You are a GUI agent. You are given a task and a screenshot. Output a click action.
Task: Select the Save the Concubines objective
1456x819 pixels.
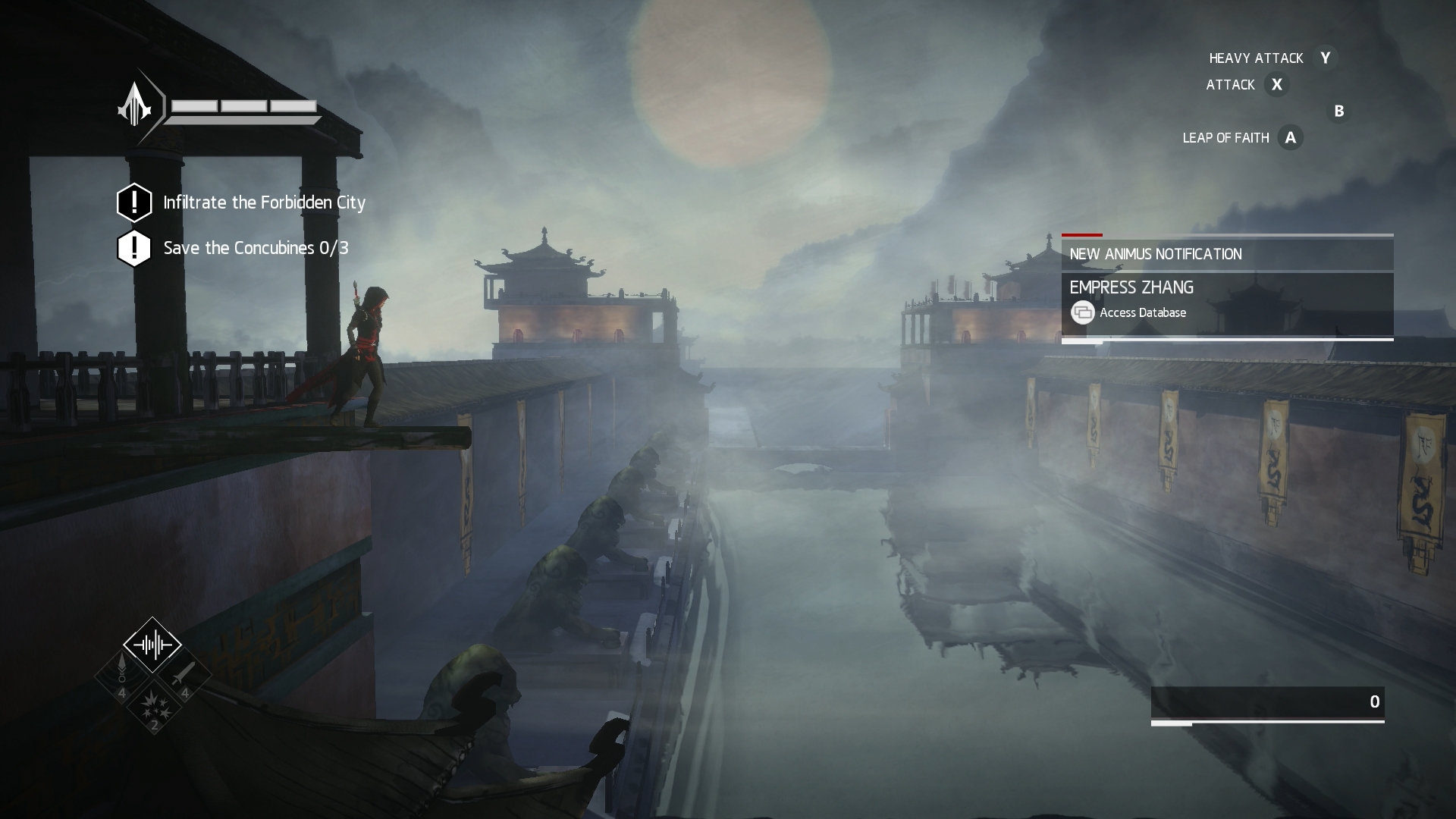pos(256,248)
